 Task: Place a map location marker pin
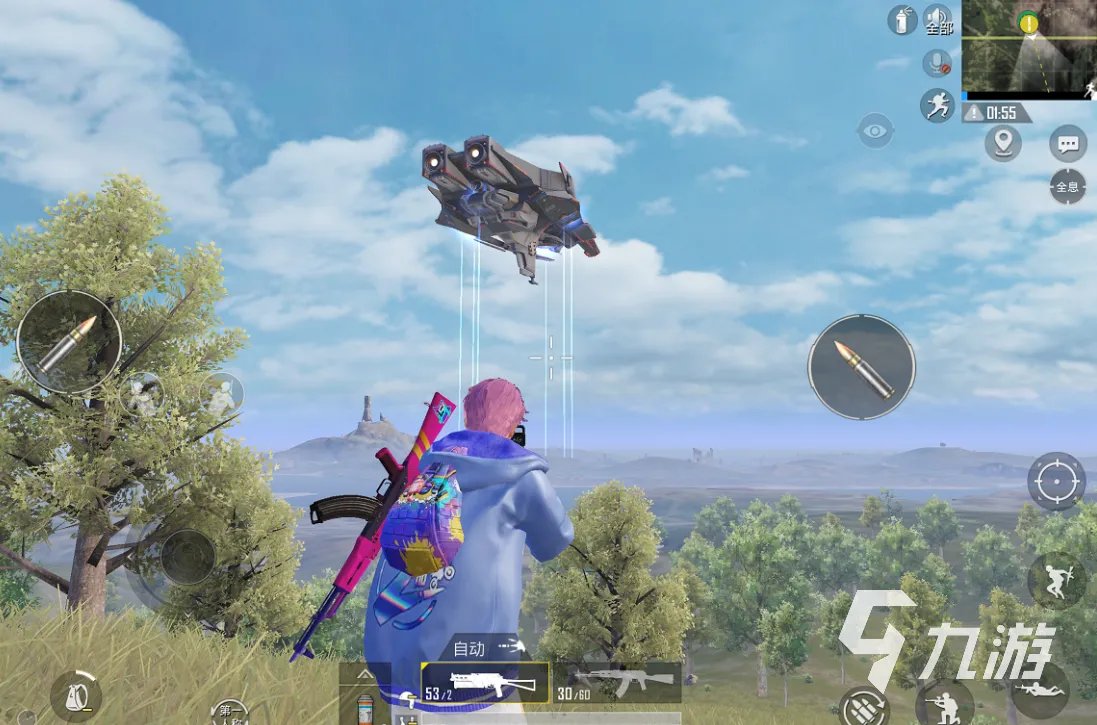pyautogui.click(x=1003, y=144)
